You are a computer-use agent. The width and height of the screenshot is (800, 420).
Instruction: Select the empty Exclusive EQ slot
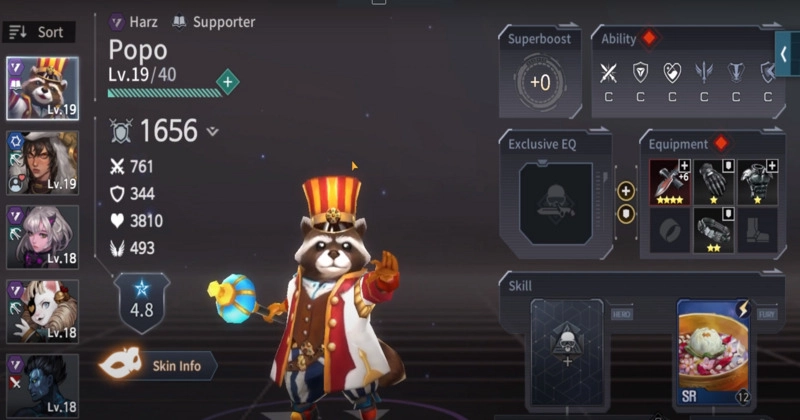tap(555, 202)
